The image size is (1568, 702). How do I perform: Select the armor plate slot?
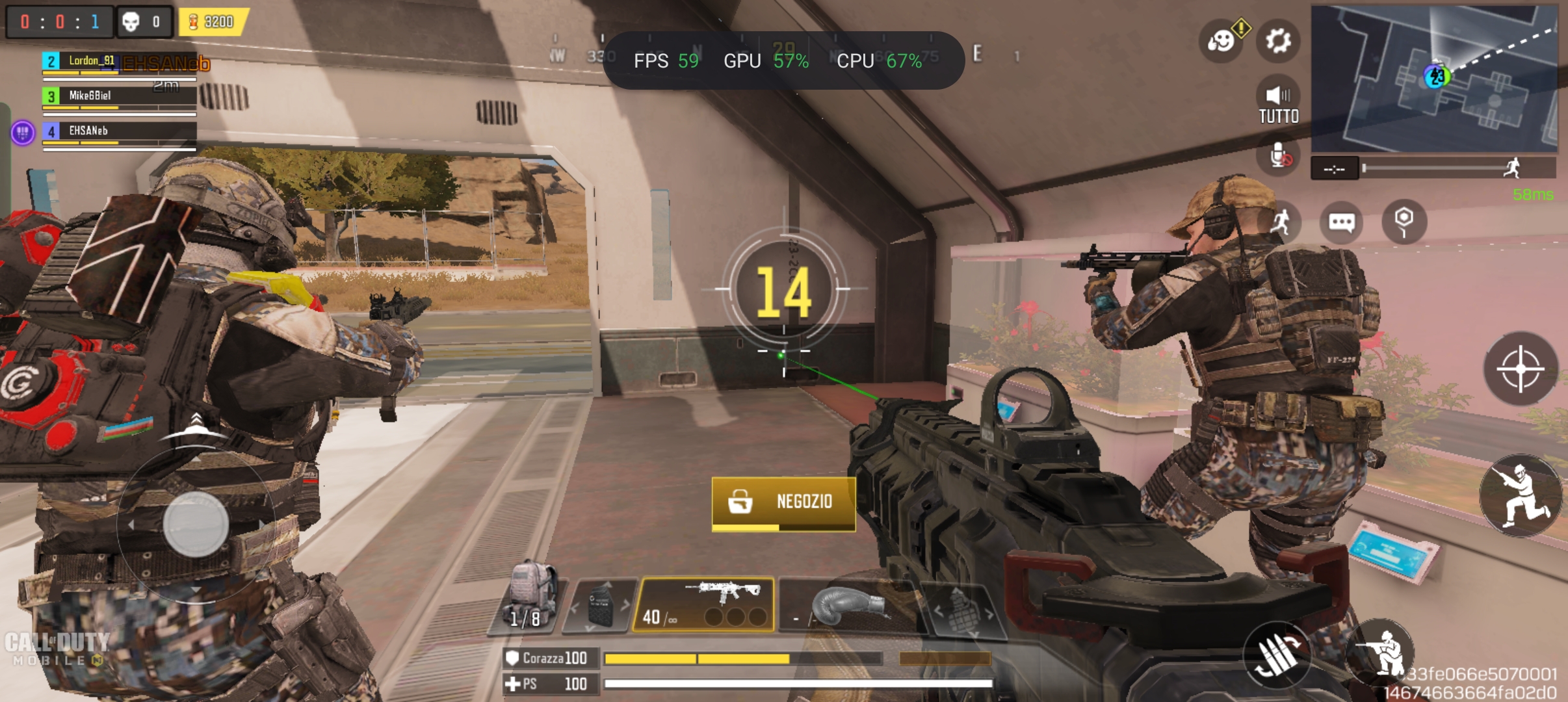pos(599,606)
